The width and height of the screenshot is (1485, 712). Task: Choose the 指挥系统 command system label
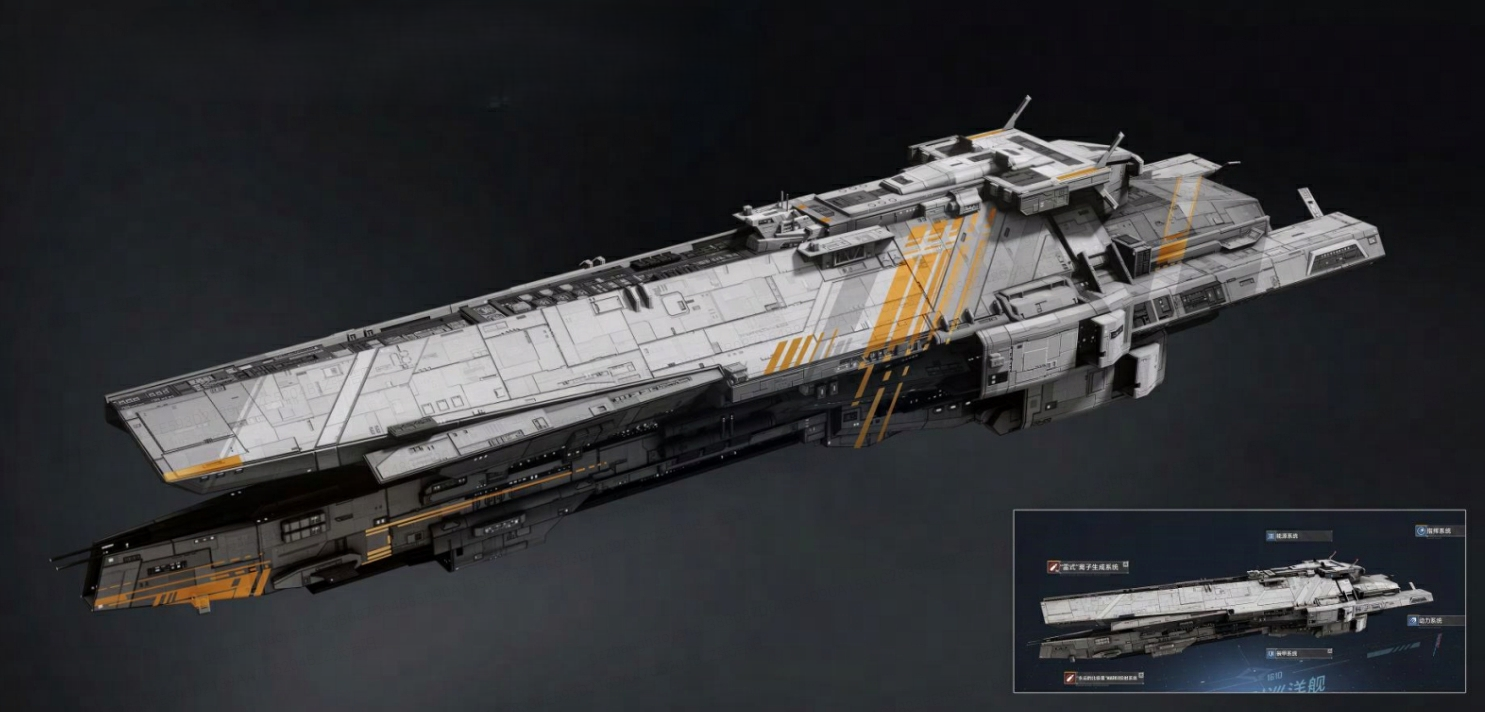[x=1439, y=531]
